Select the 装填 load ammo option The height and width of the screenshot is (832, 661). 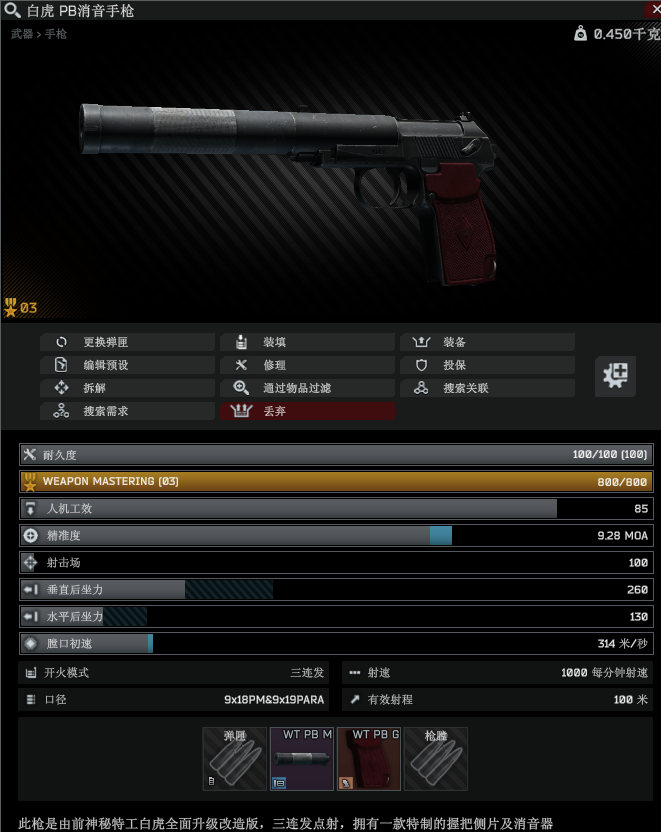click(307, 342)
